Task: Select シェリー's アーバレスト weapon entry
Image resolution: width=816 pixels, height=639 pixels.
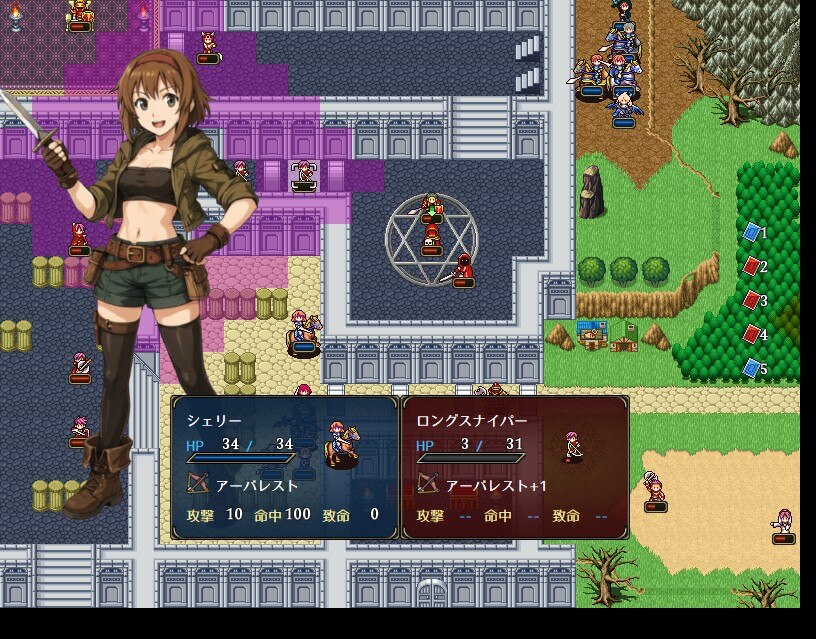Action: click(245, 486)
